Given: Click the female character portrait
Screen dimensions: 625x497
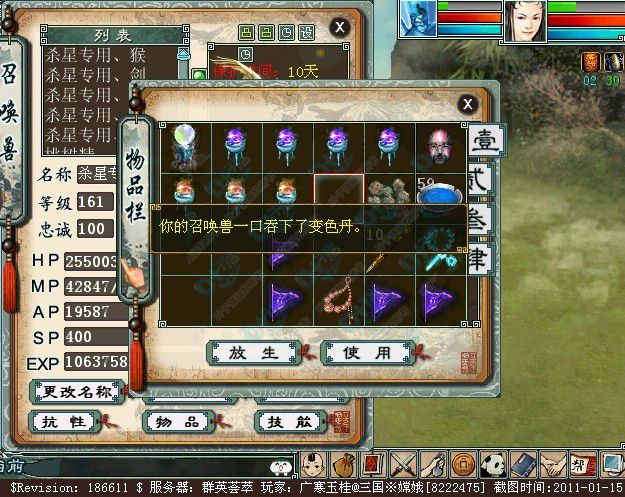Looking at the screenshot, I should coord(524,20).
